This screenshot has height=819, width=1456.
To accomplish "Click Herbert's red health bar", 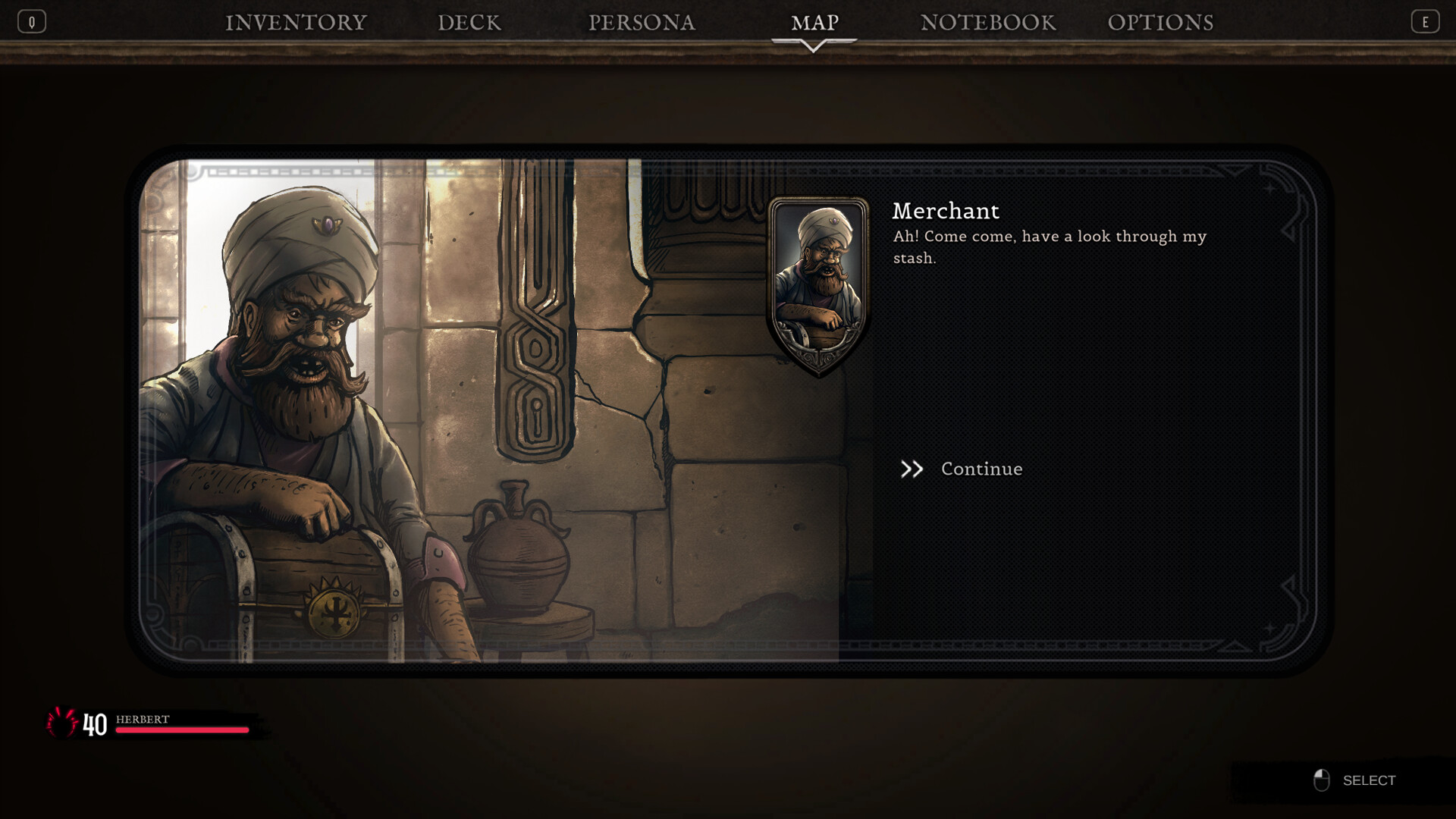I will click(182, 730).
